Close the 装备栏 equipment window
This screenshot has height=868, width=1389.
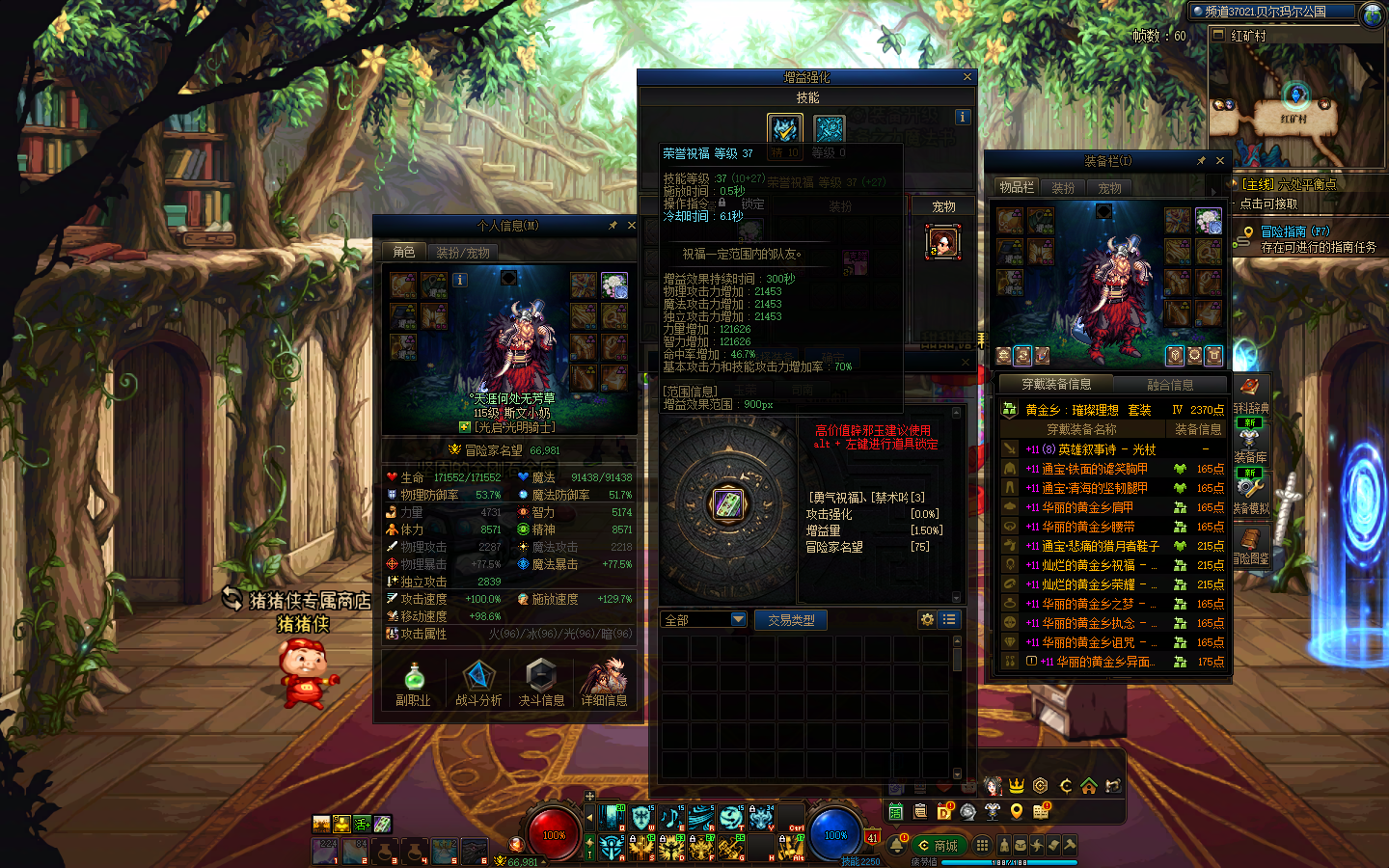[1220, 161]
